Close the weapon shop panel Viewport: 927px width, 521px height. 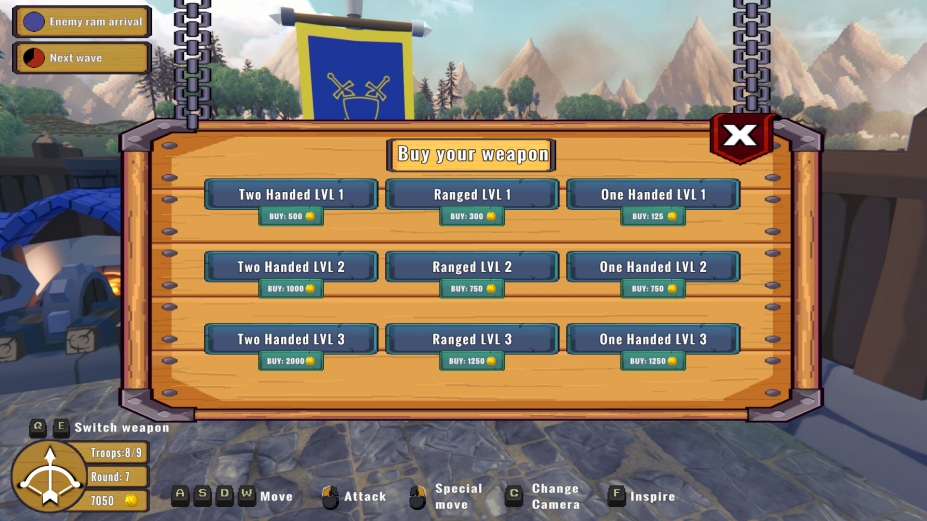click(x=741, y=135)
